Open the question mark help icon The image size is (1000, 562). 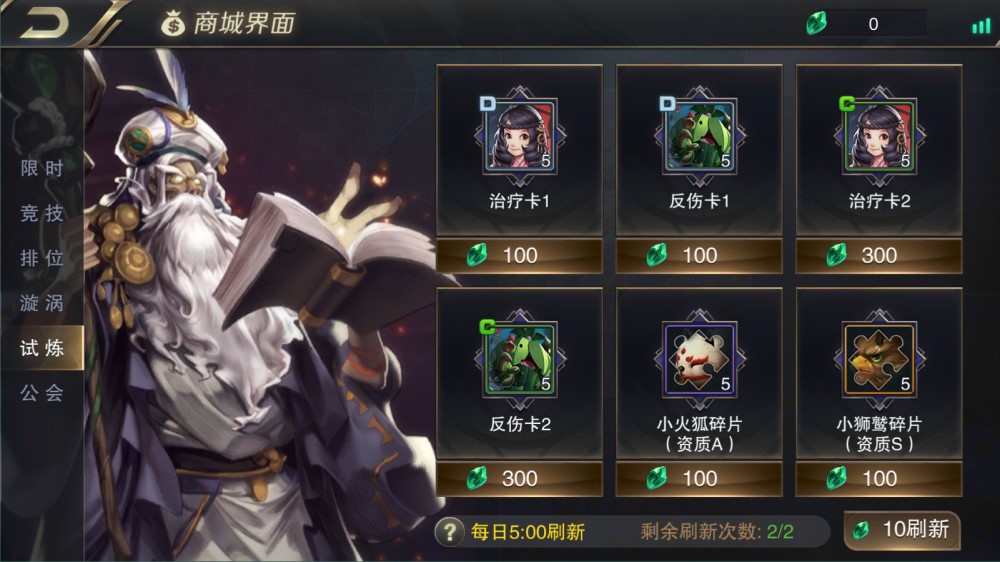tap(452, 532)
